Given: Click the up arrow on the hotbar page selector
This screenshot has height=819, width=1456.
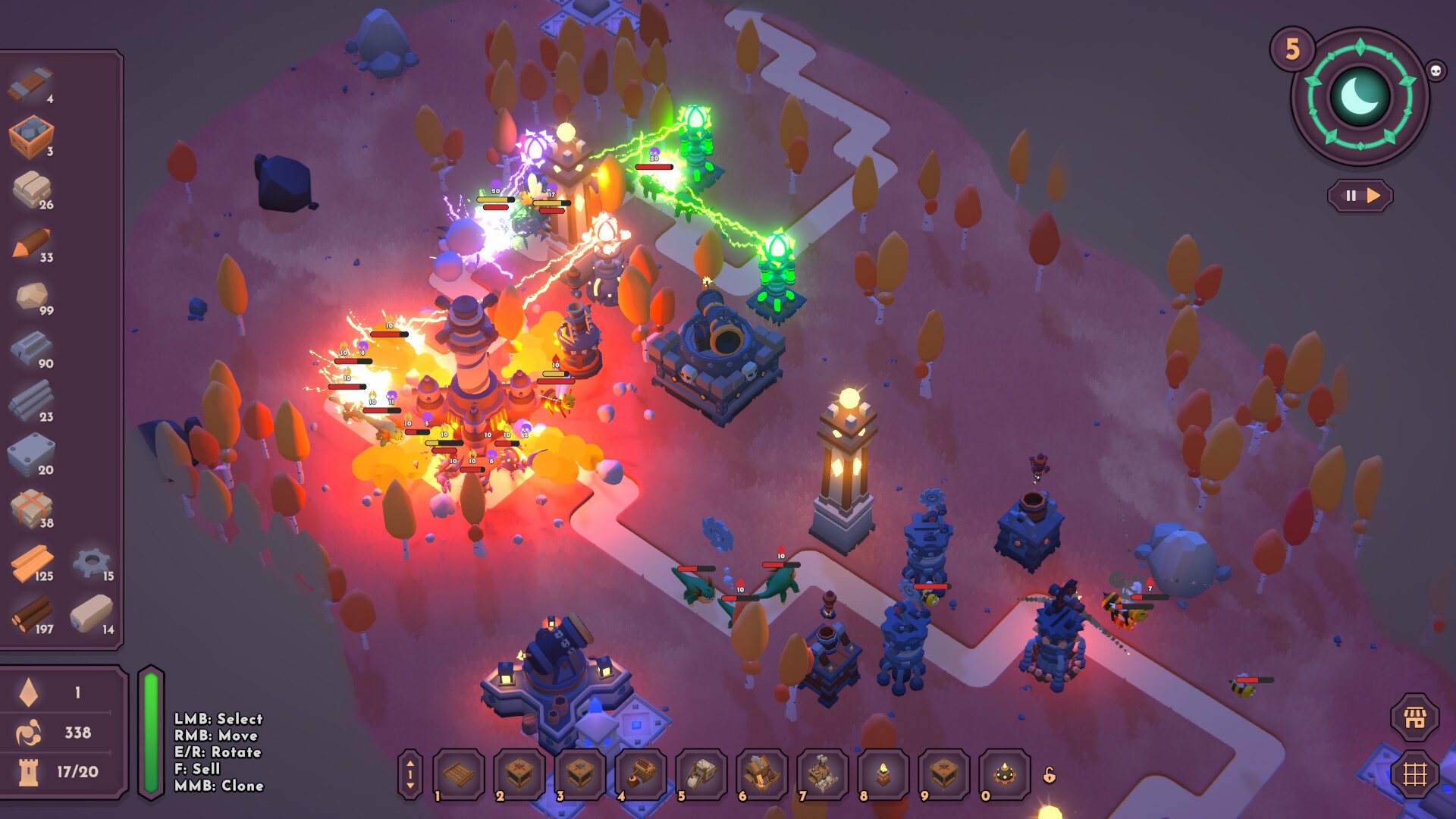Looking at the screenshot, I should 410,762.
